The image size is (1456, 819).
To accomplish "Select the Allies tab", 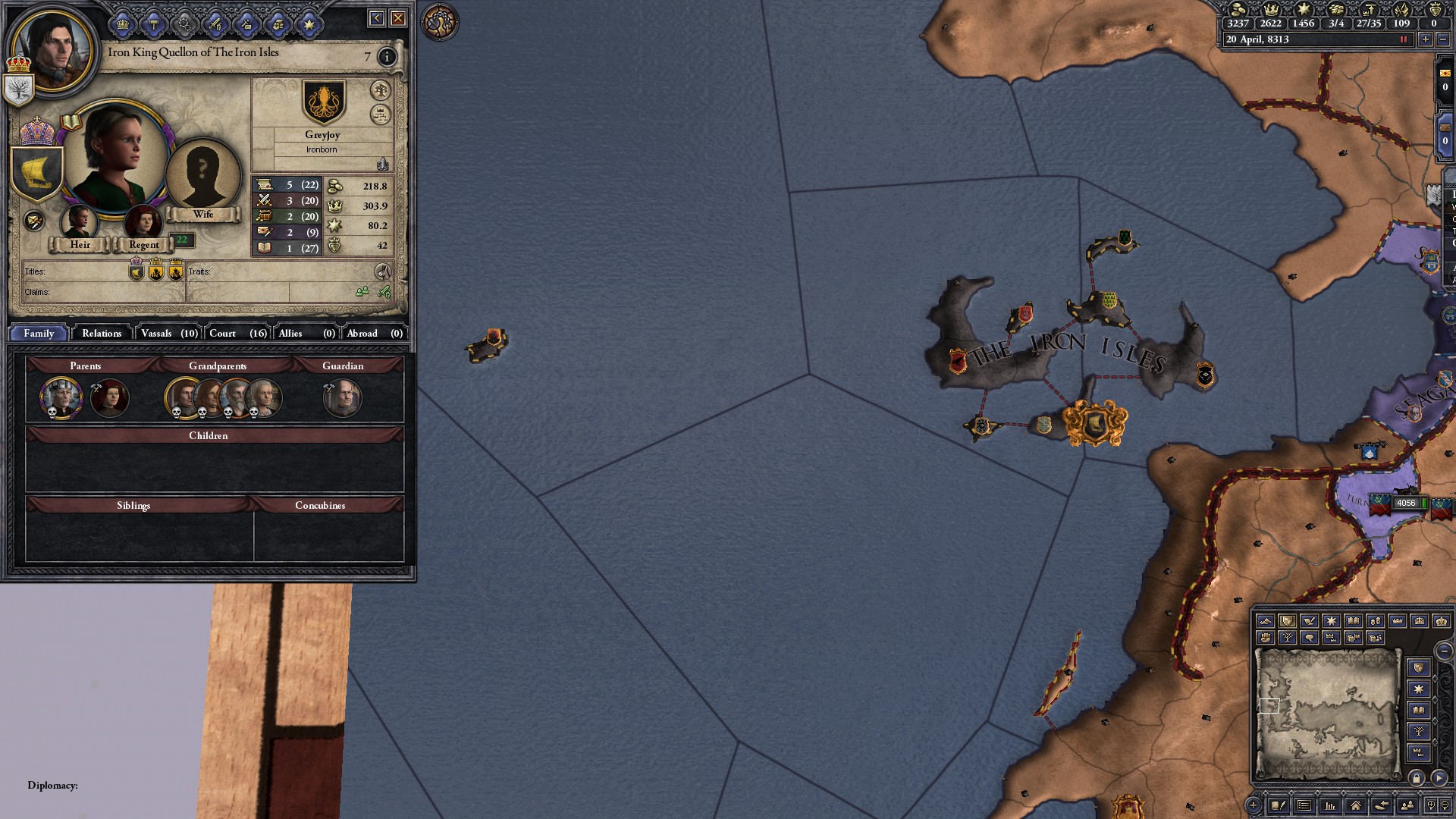I will [306, 333].
